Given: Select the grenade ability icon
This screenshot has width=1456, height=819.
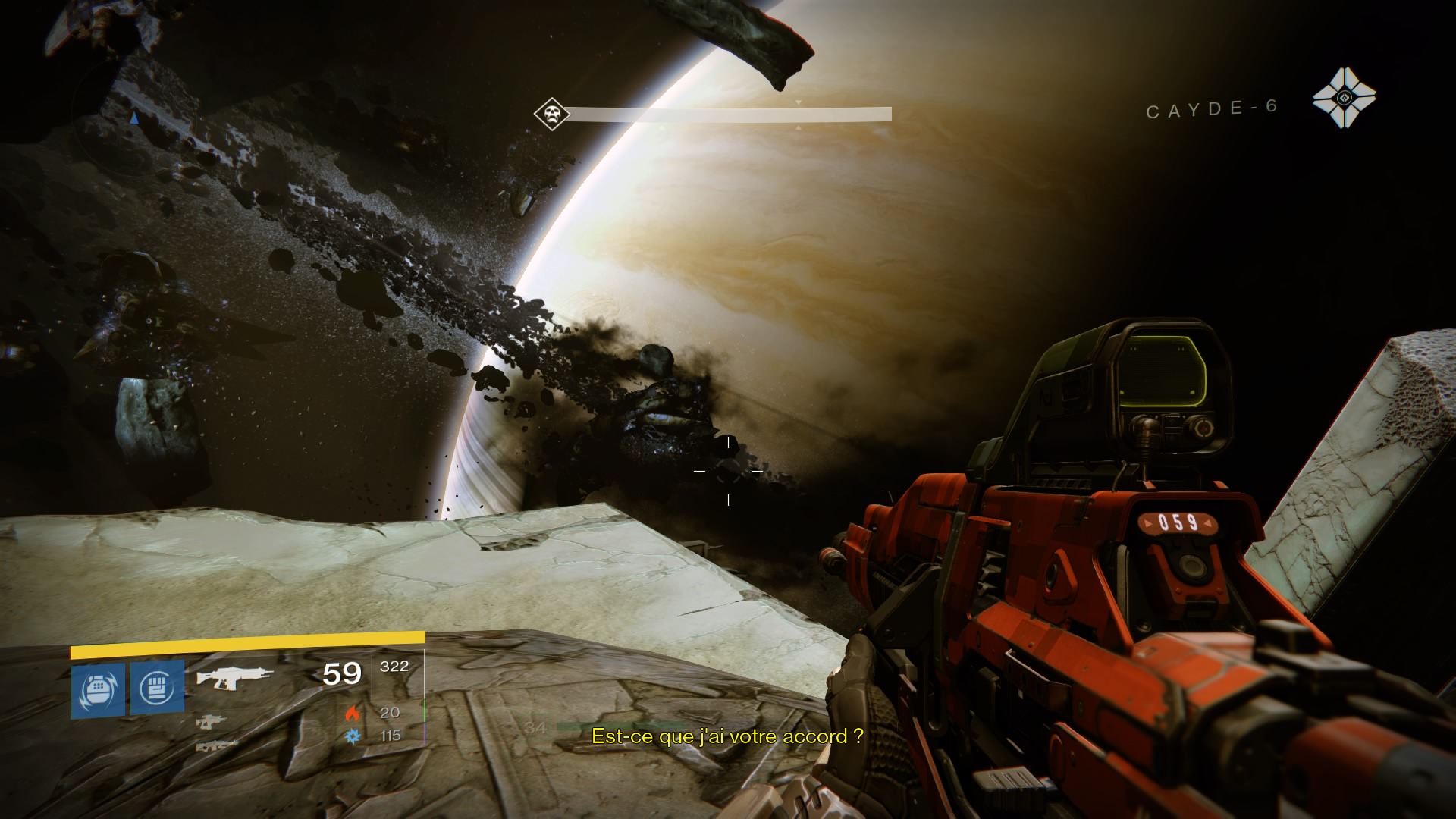Looking at the screenshot, I should pos(98,689).
